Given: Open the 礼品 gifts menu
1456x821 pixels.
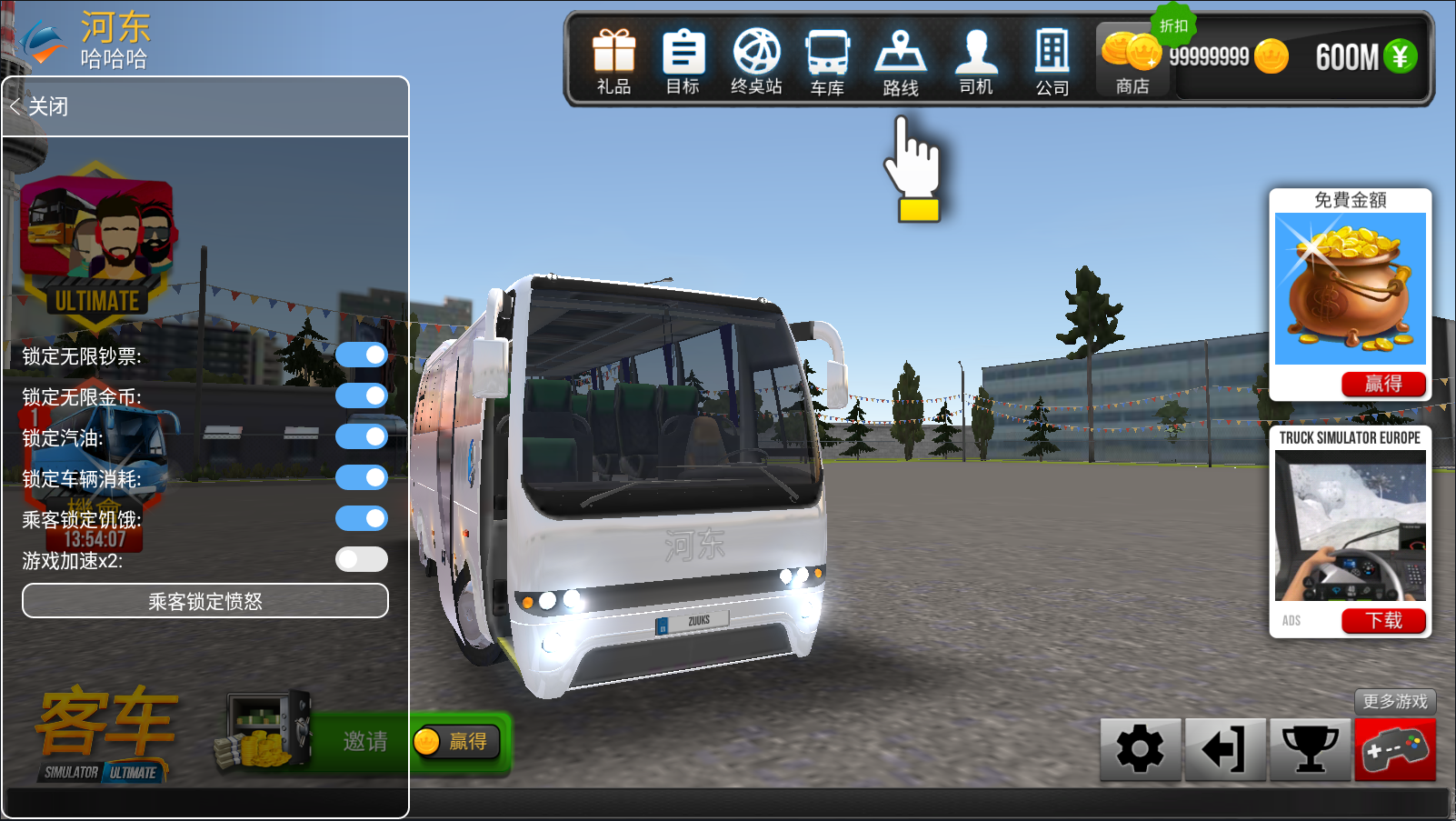Looking at the screenshot, I should click(613, 61).
